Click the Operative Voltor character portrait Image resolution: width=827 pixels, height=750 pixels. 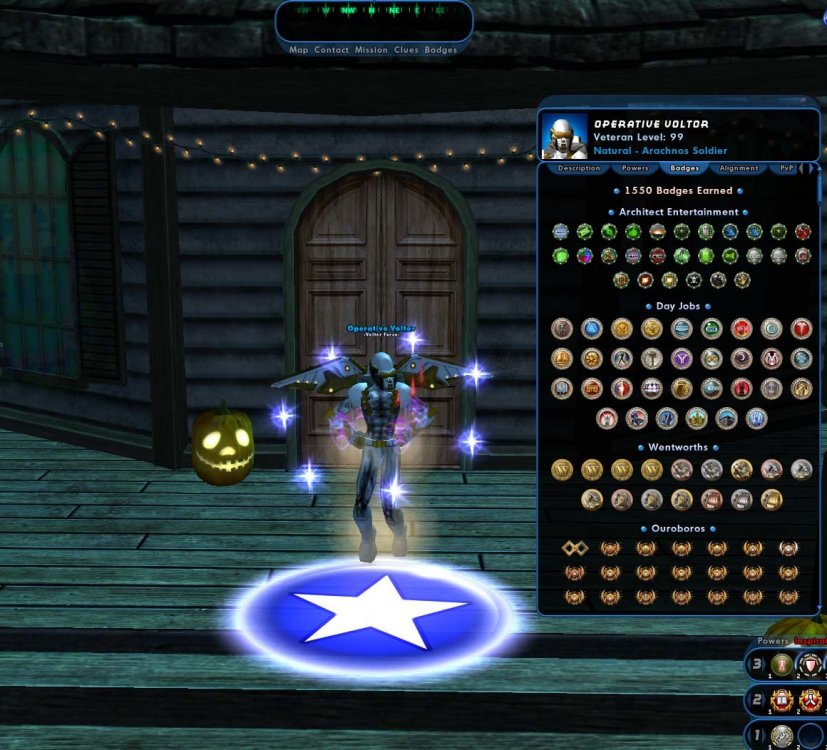564,136
